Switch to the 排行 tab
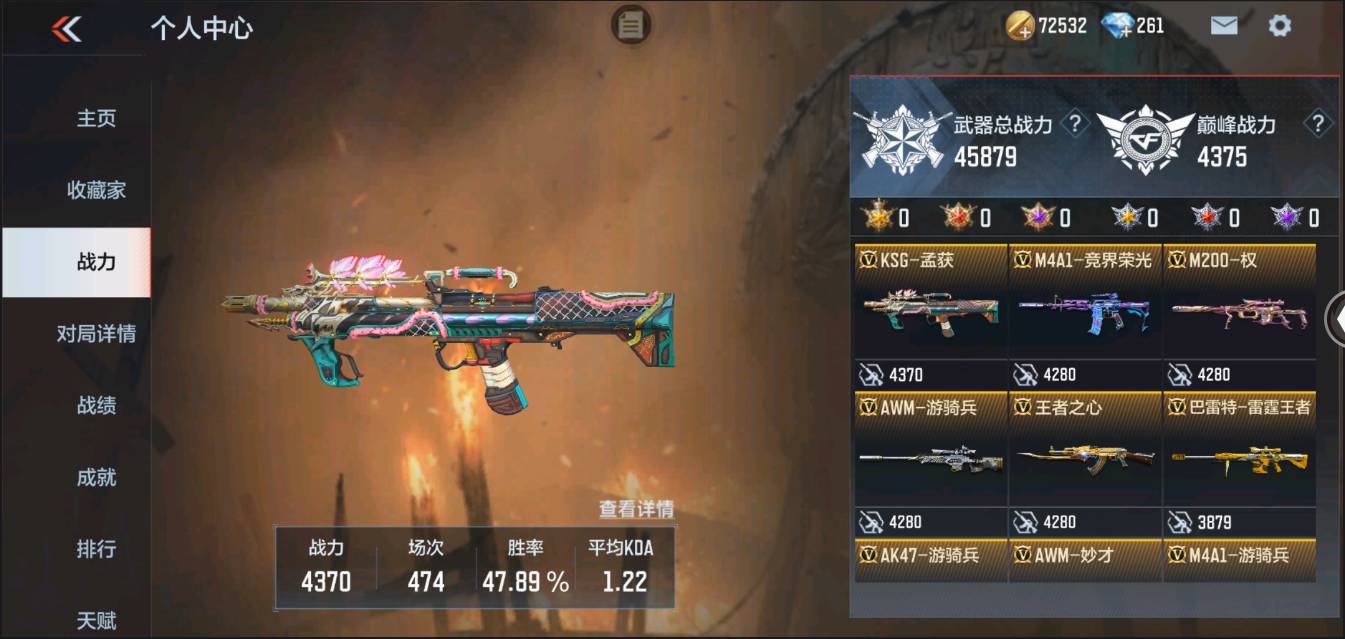 pyautogui.click(x=96, y=549)
